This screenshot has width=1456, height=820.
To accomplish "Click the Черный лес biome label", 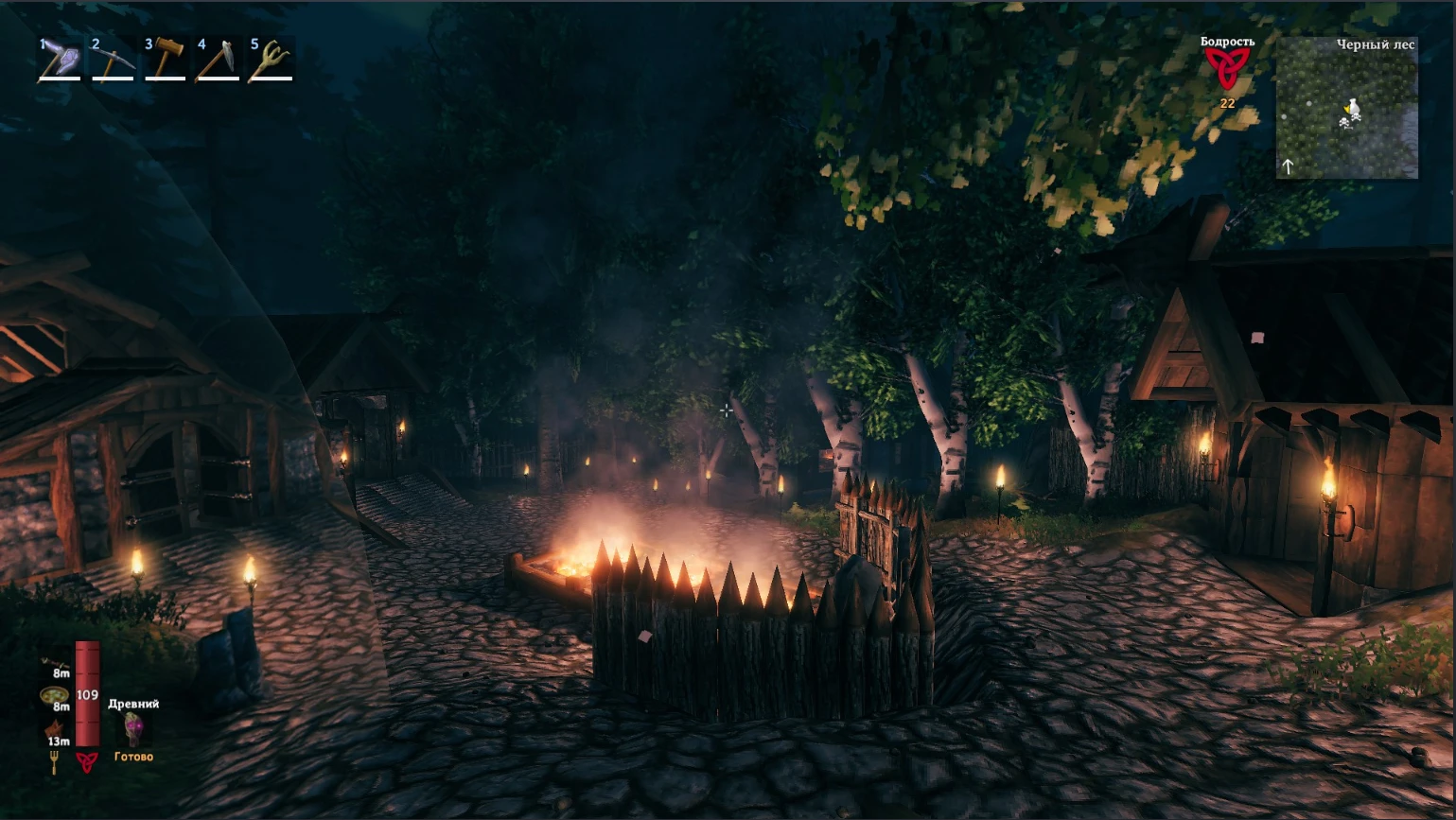I will [1376, 44].
